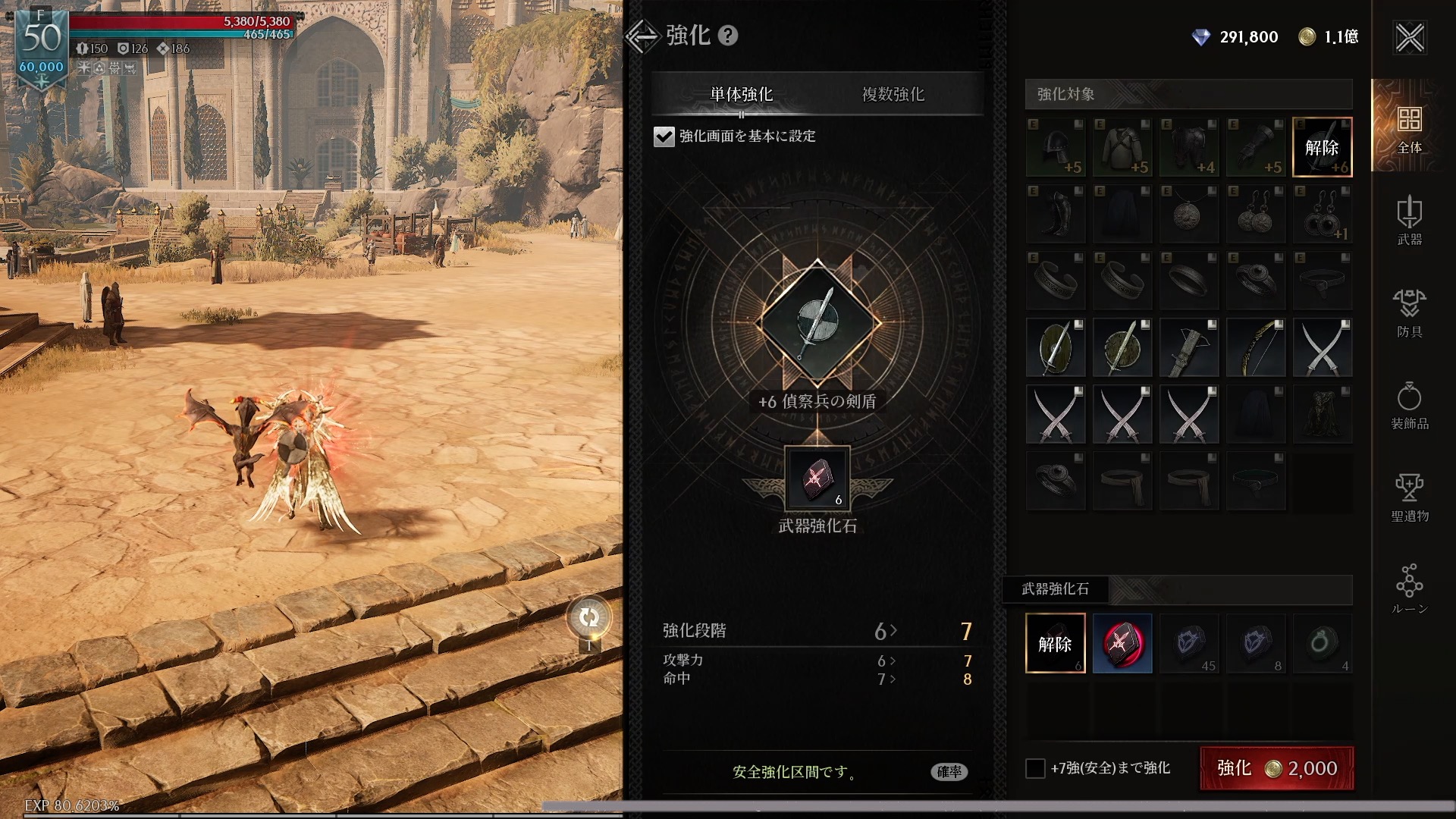Select the 単体強化 tab
The image size is (1456, 819).
pyautogui.click(x=741, y=94)
